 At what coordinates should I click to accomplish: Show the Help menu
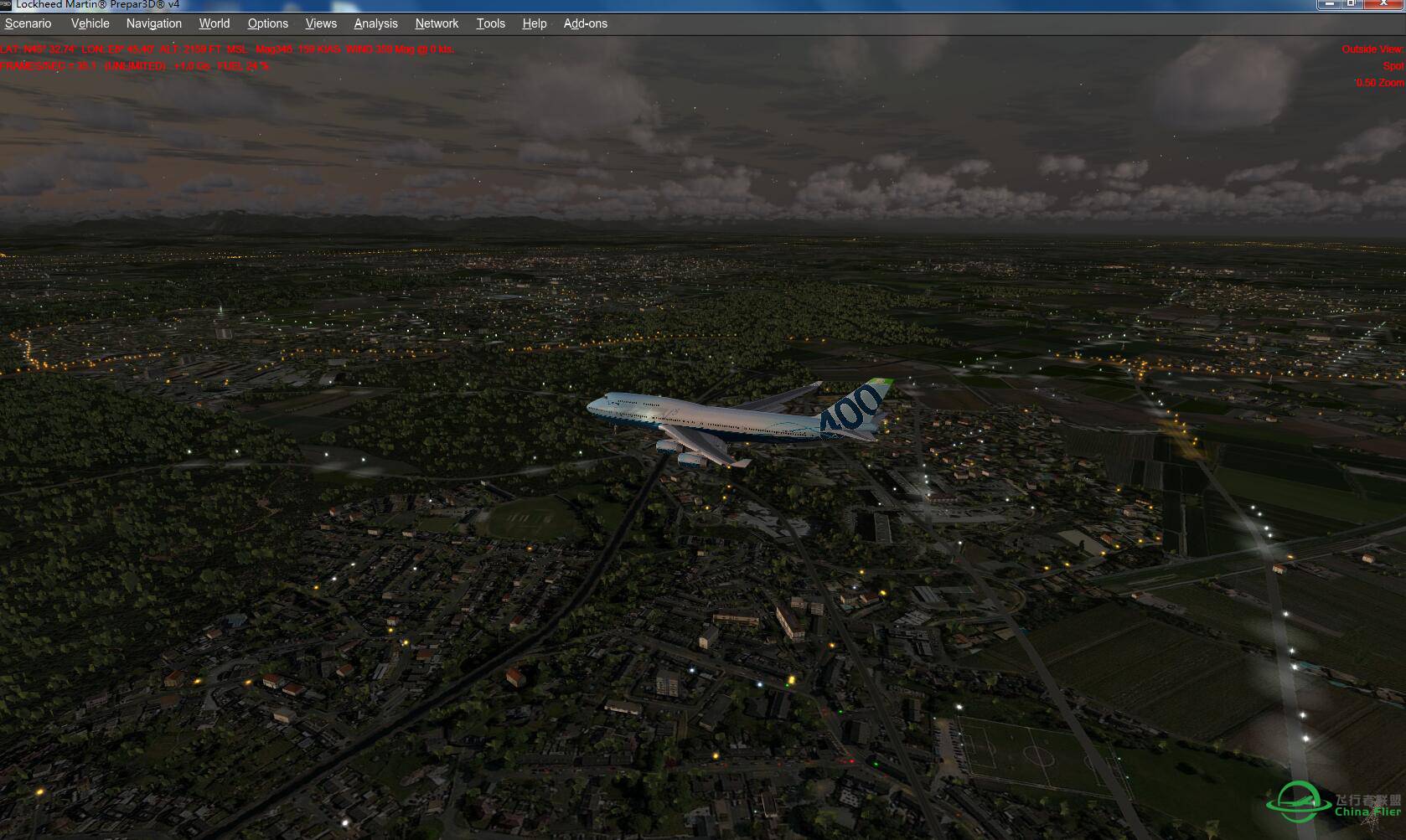[x=535, y=23]
